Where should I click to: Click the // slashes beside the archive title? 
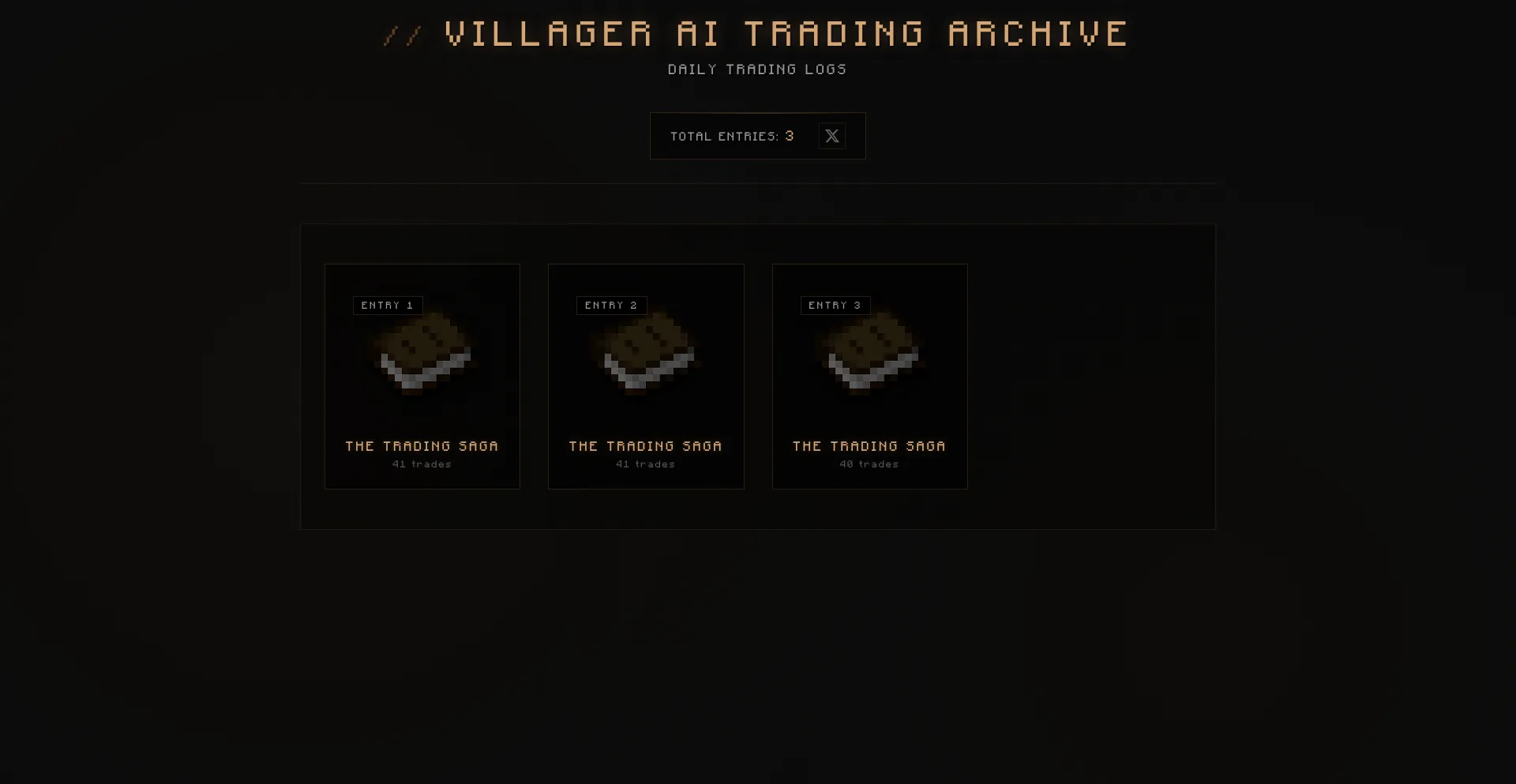click(401, 33)
